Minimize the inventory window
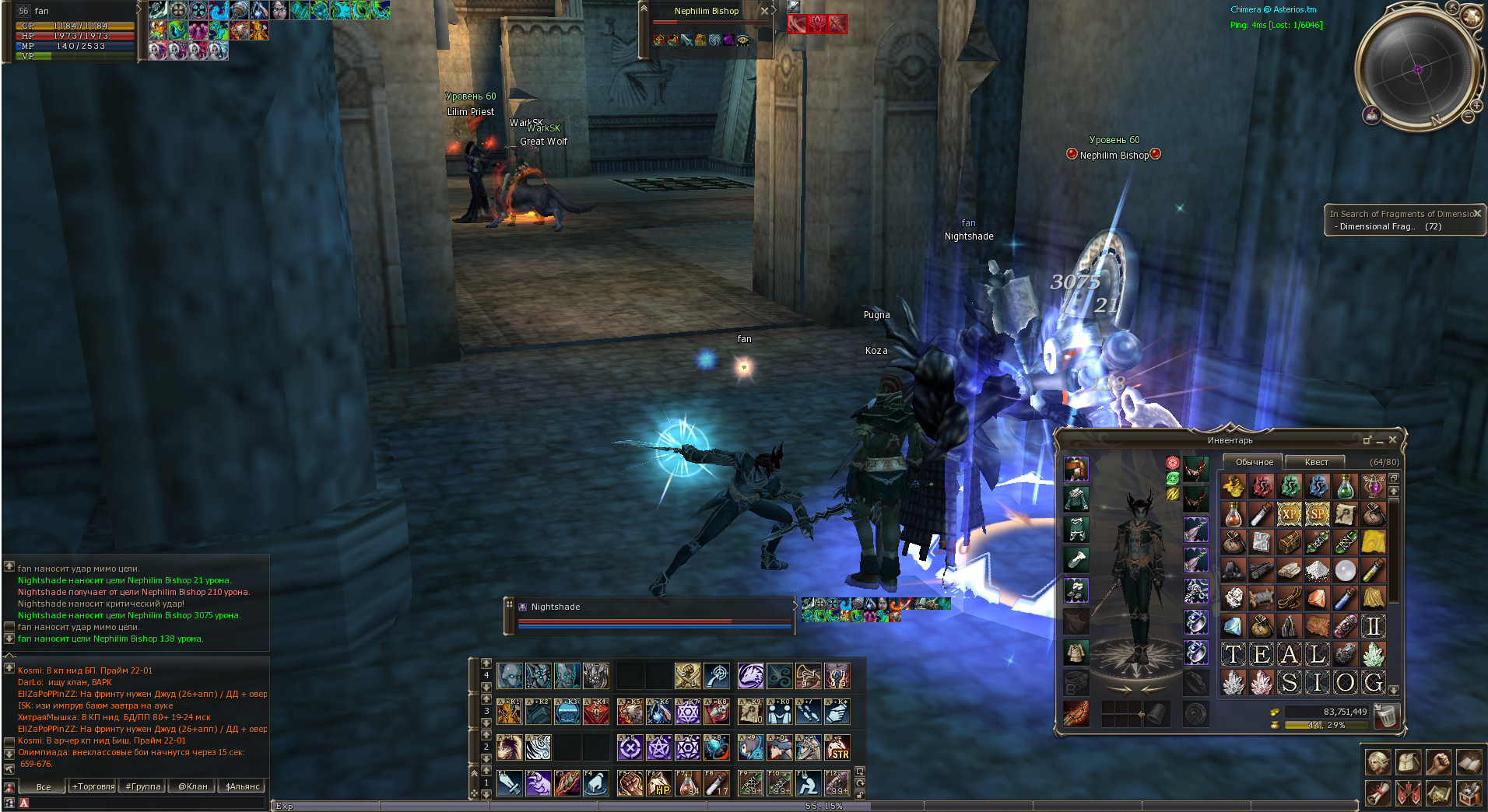1488x812 pixels. [x=1380, y=441]
